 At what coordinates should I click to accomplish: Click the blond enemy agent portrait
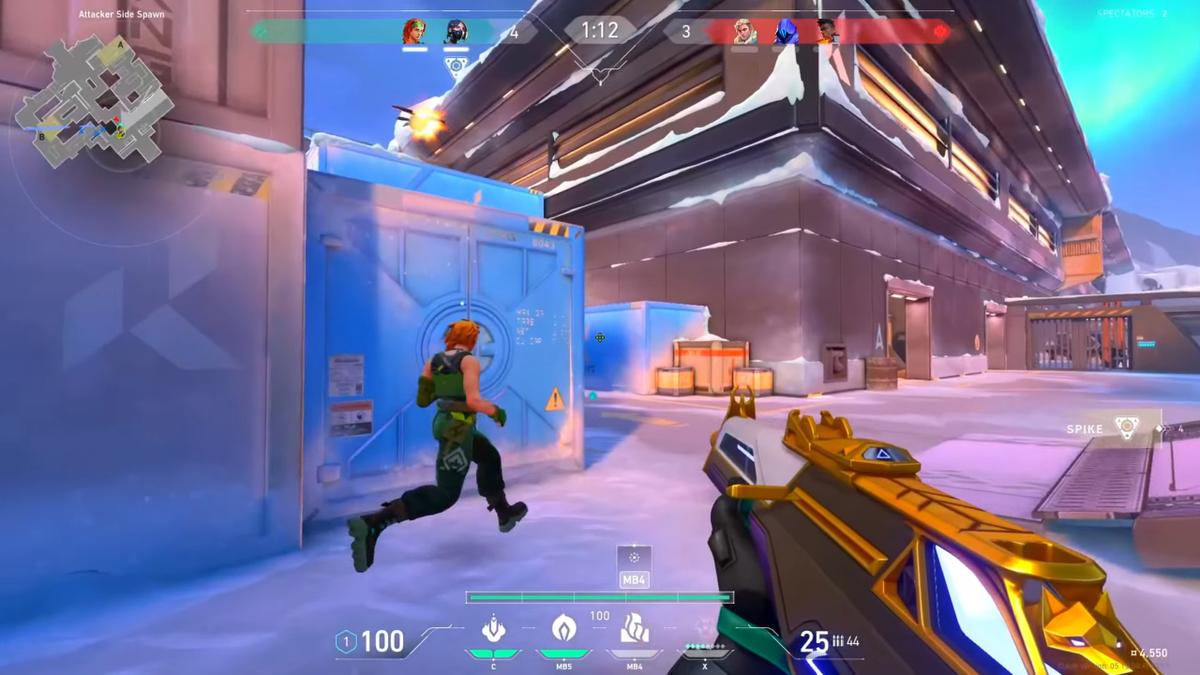pos(745,32)
